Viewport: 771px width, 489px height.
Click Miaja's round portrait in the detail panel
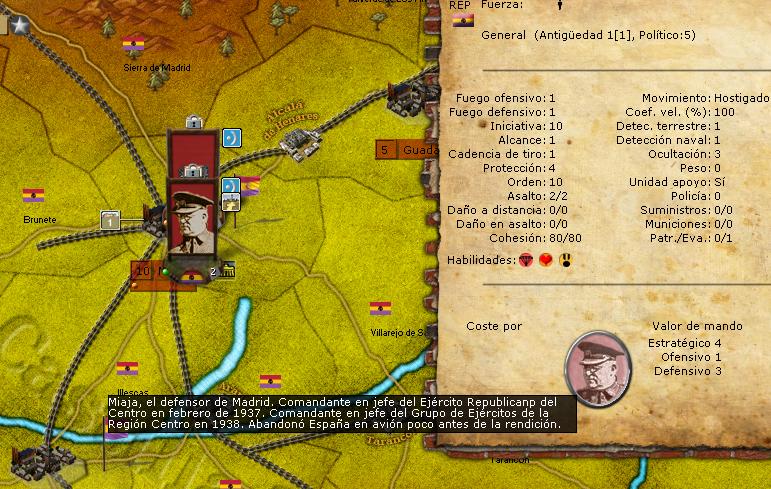598,364
